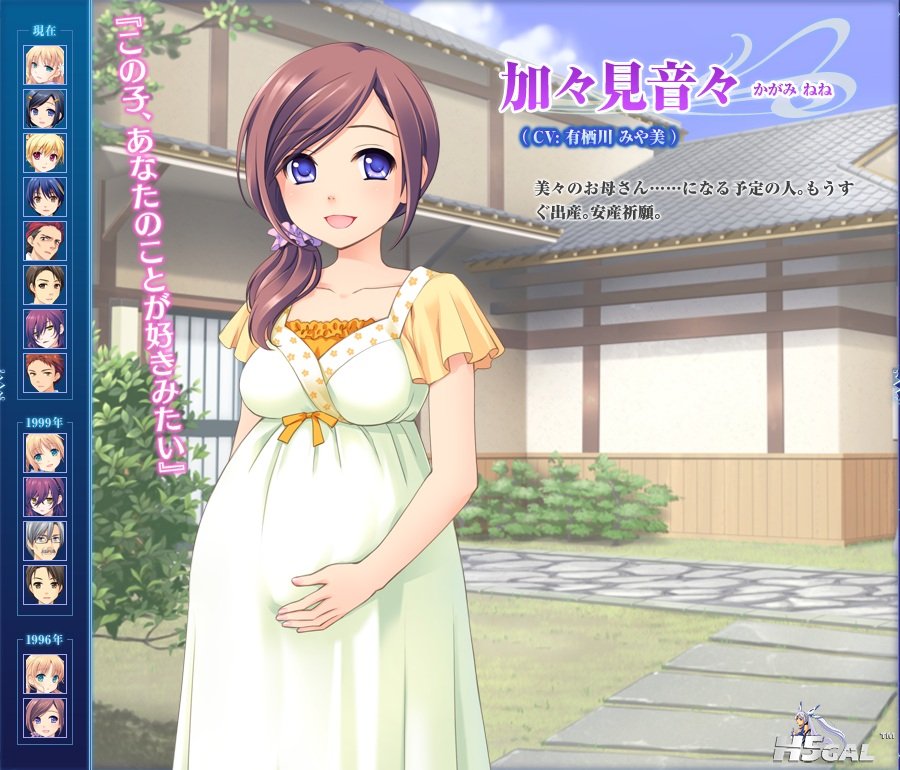This screenshot has width=900, height=770.
Task: Pick the brown-haired man under 現在
Action: click(x=45, y=285)
